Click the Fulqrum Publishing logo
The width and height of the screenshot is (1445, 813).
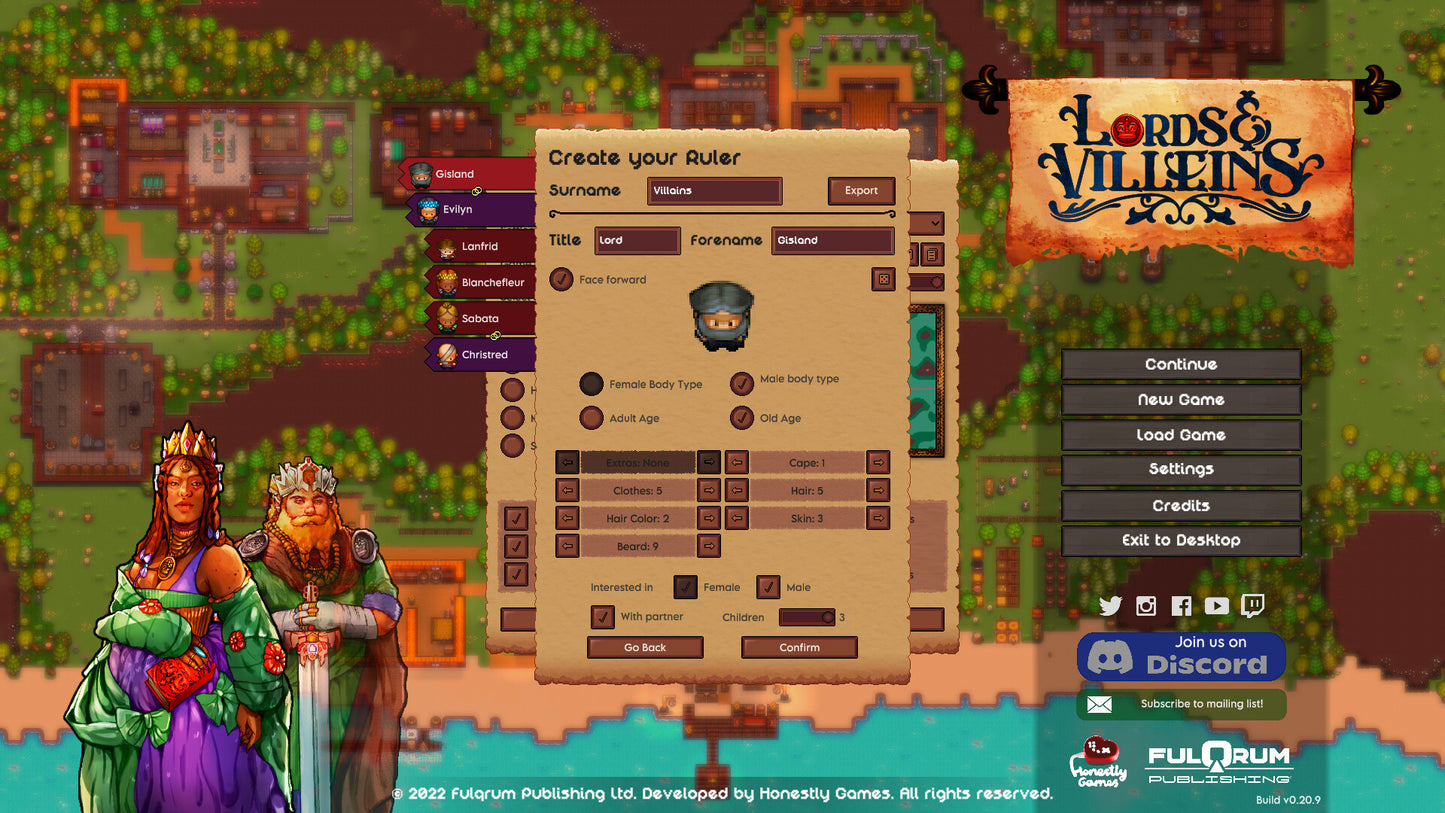(x=1218, y=763)
